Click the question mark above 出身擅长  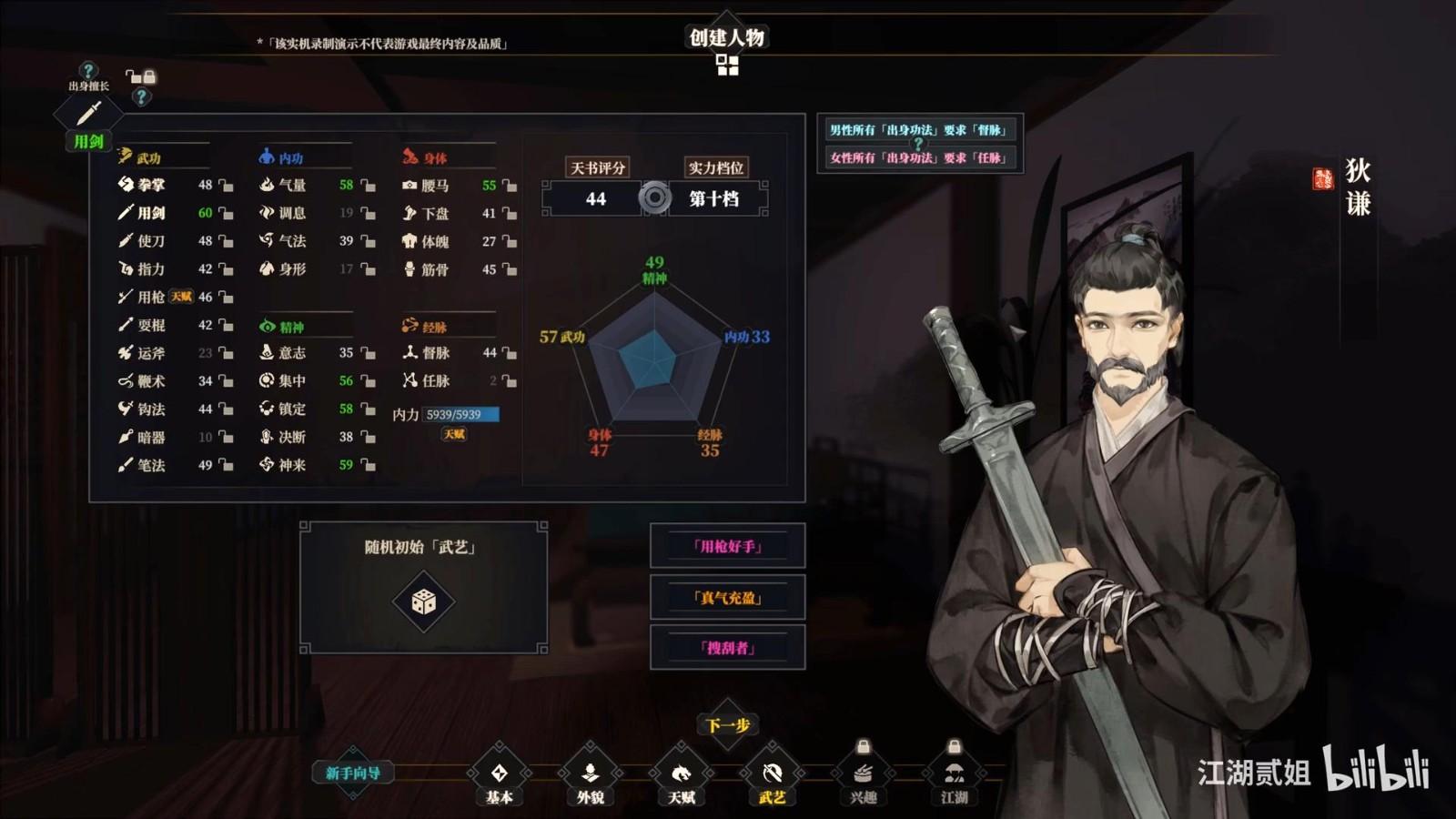tap(87, 70)
